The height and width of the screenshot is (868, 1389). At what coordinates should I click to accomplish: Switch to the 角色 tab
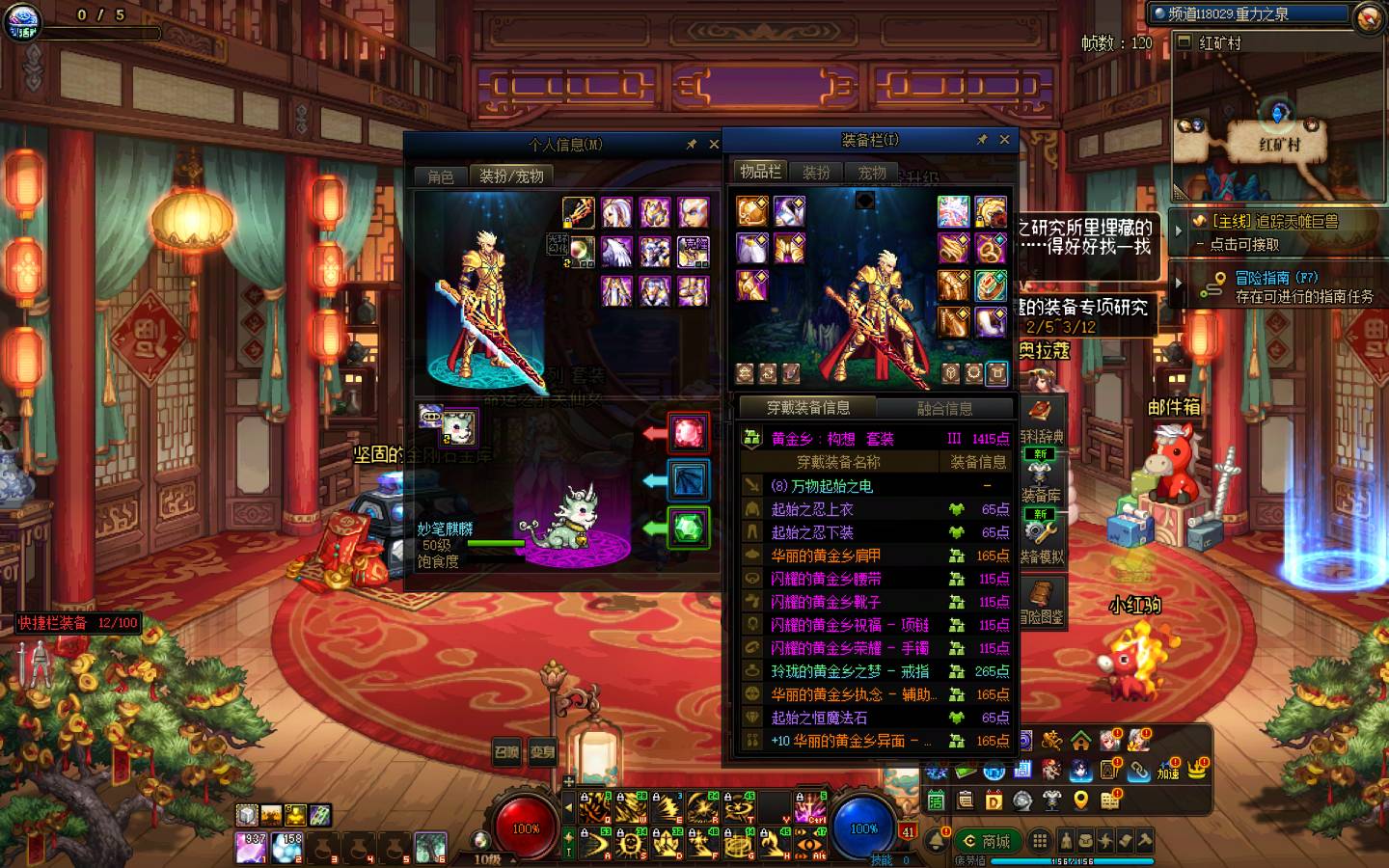(440, 176)
